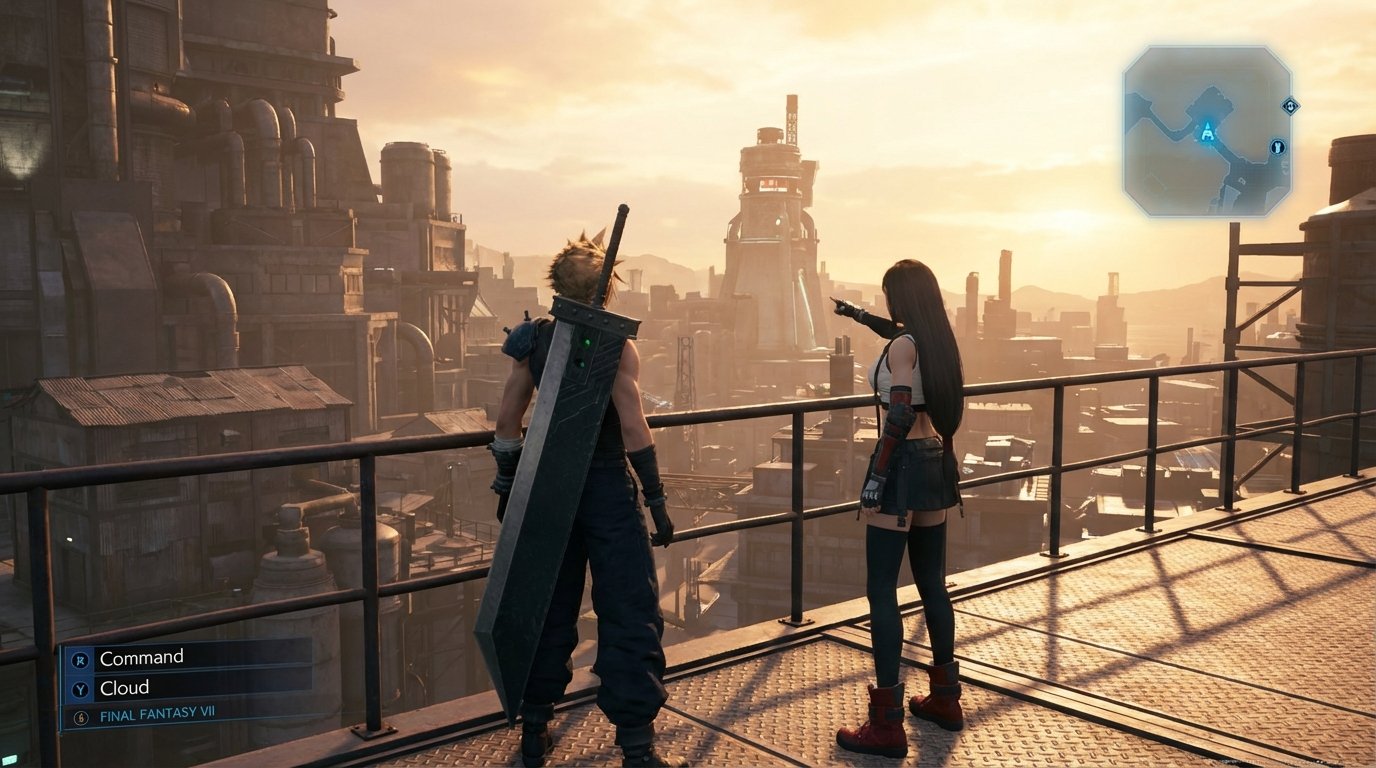This screenshot has width=1376, height=768.
Task: Click the Y button icon next to Cloud
Action: tap(81, 688)
